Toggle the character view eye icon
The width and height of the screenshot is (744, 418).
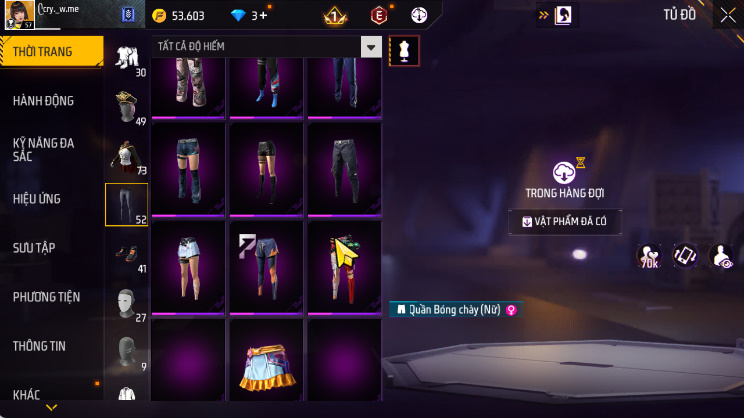(x=720, y=256)
